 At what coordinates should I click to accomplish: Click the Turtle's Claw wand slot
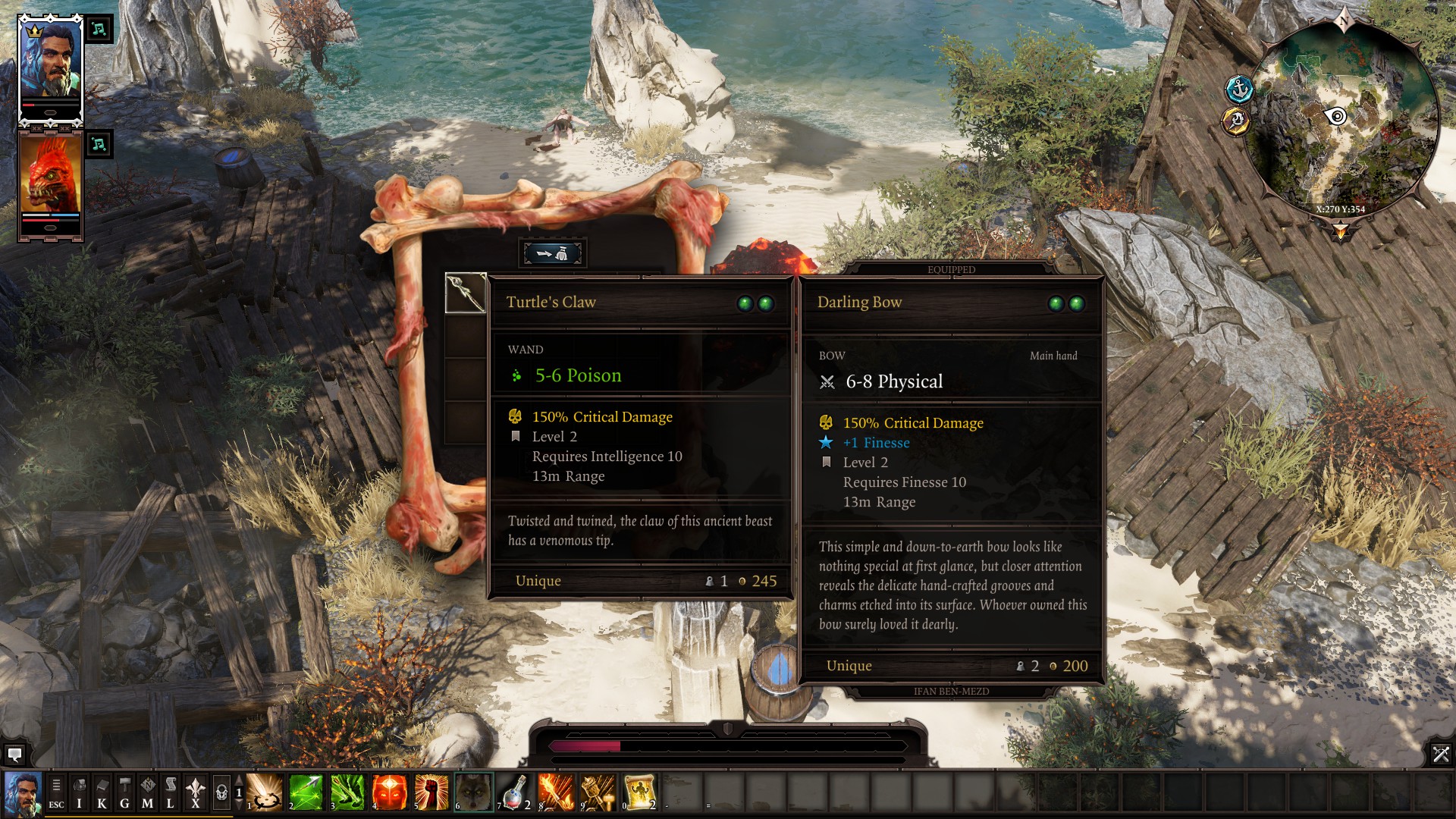(x=466, y=293)
